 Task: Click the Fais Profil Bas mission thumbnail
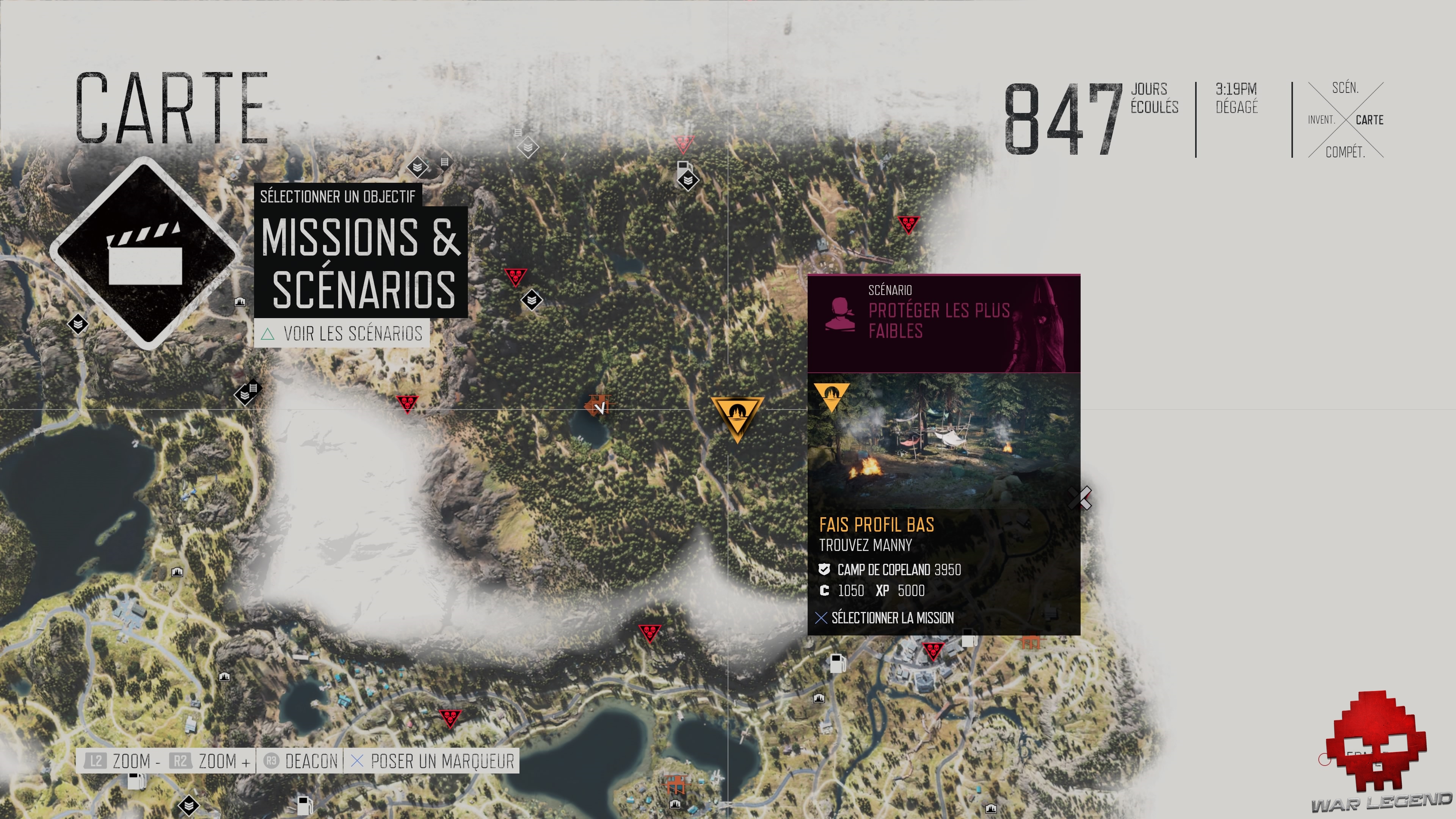[944, 452]
